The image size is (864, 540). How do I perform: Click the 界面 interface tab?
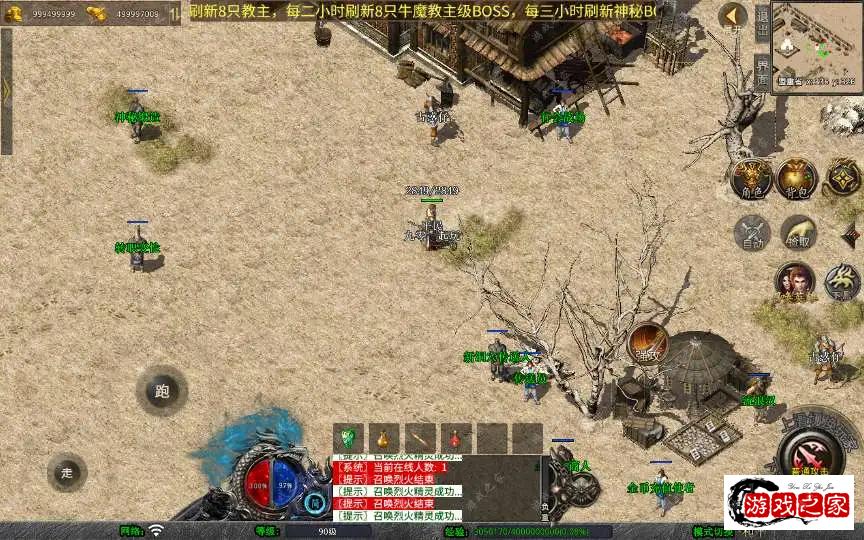pos(762,71)
